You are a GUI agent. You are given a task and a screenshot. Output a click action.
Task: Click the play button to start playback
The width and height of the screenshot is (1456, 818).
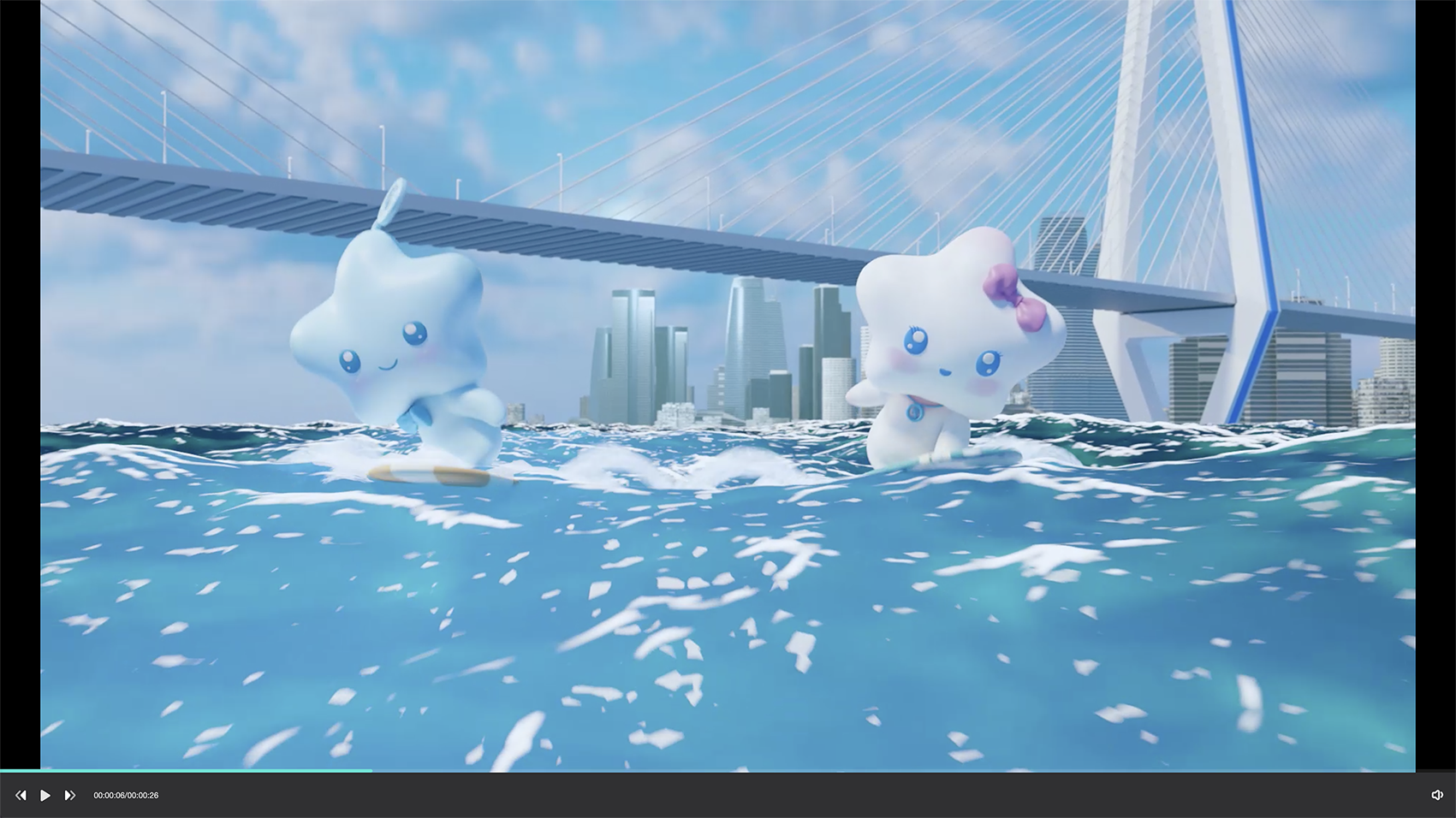point(45,795)
